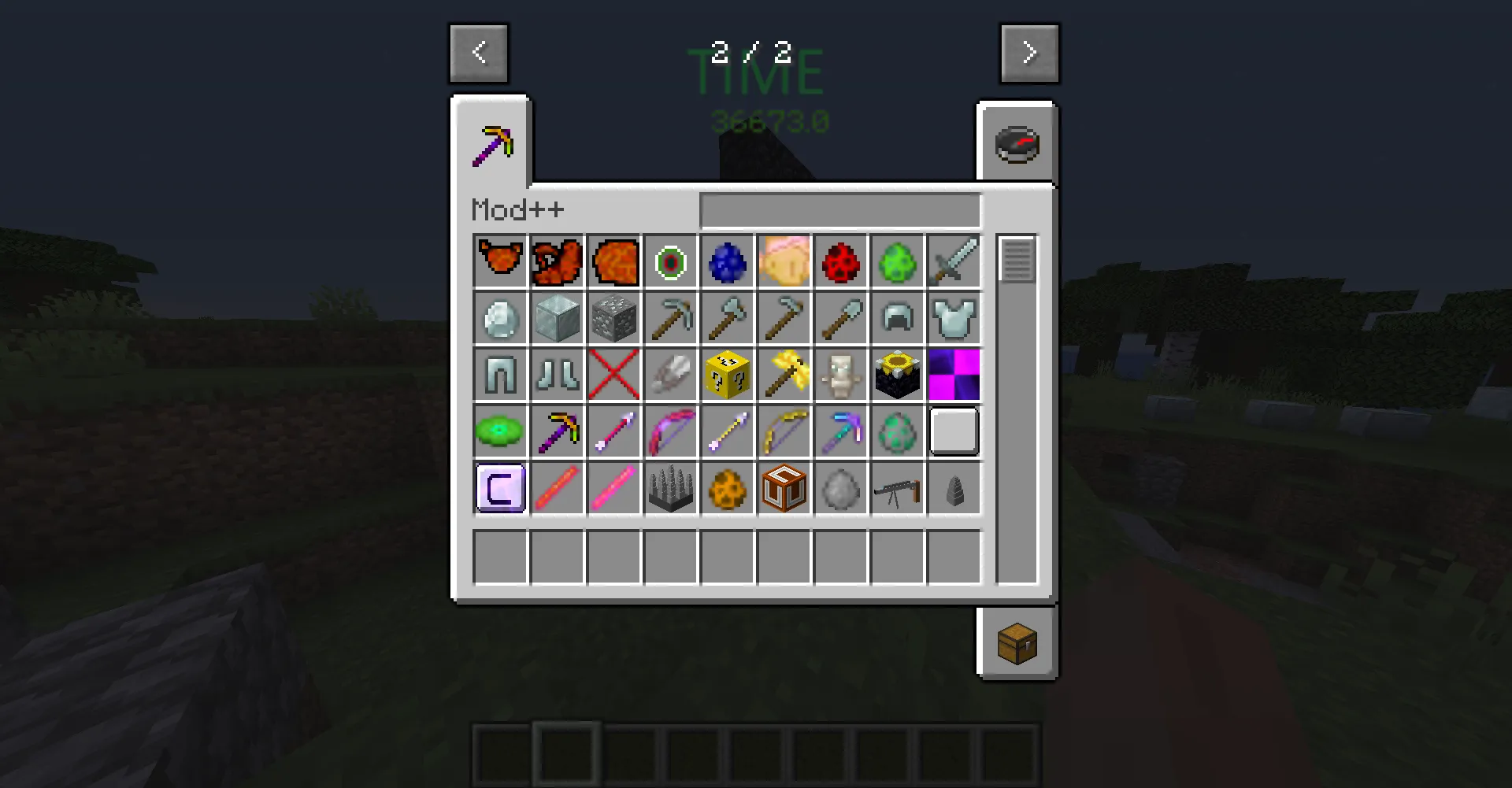This screenshot has width=1512, height=788.
Task: Select the red X cross item
Action: (613, 374)
